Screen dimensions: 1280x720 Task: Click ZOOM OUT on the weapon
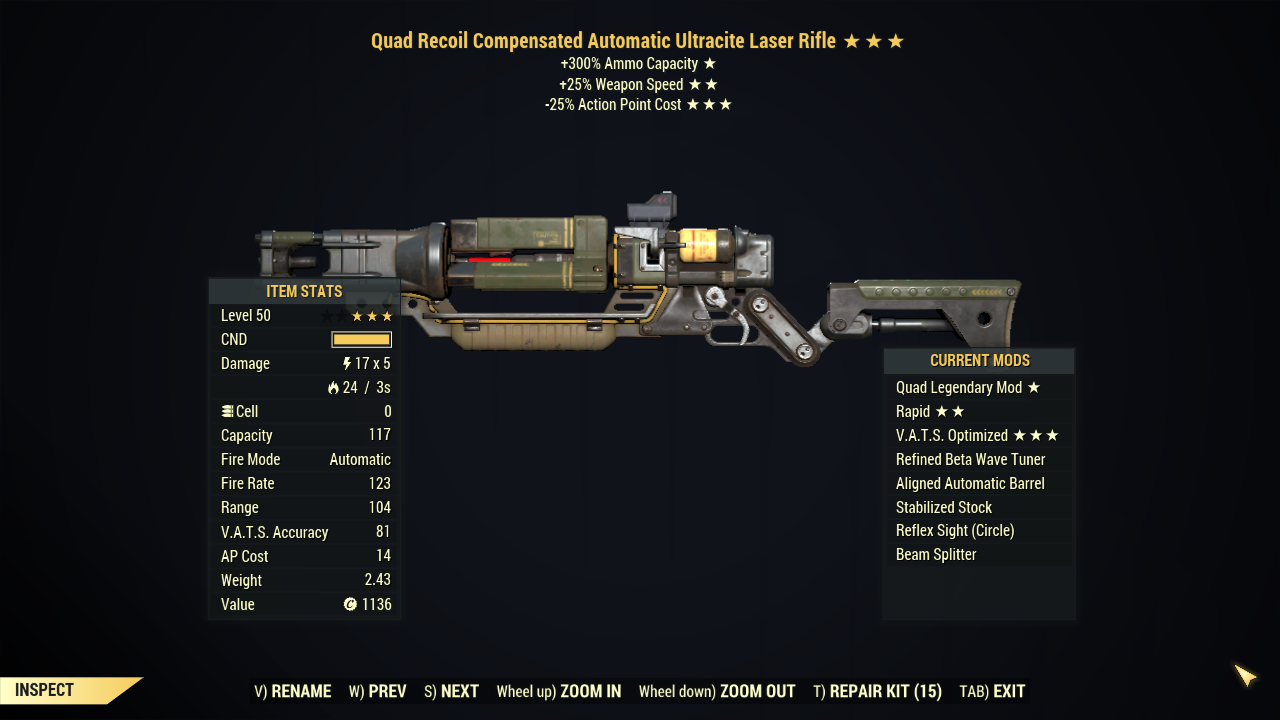[x=717, y=691]
